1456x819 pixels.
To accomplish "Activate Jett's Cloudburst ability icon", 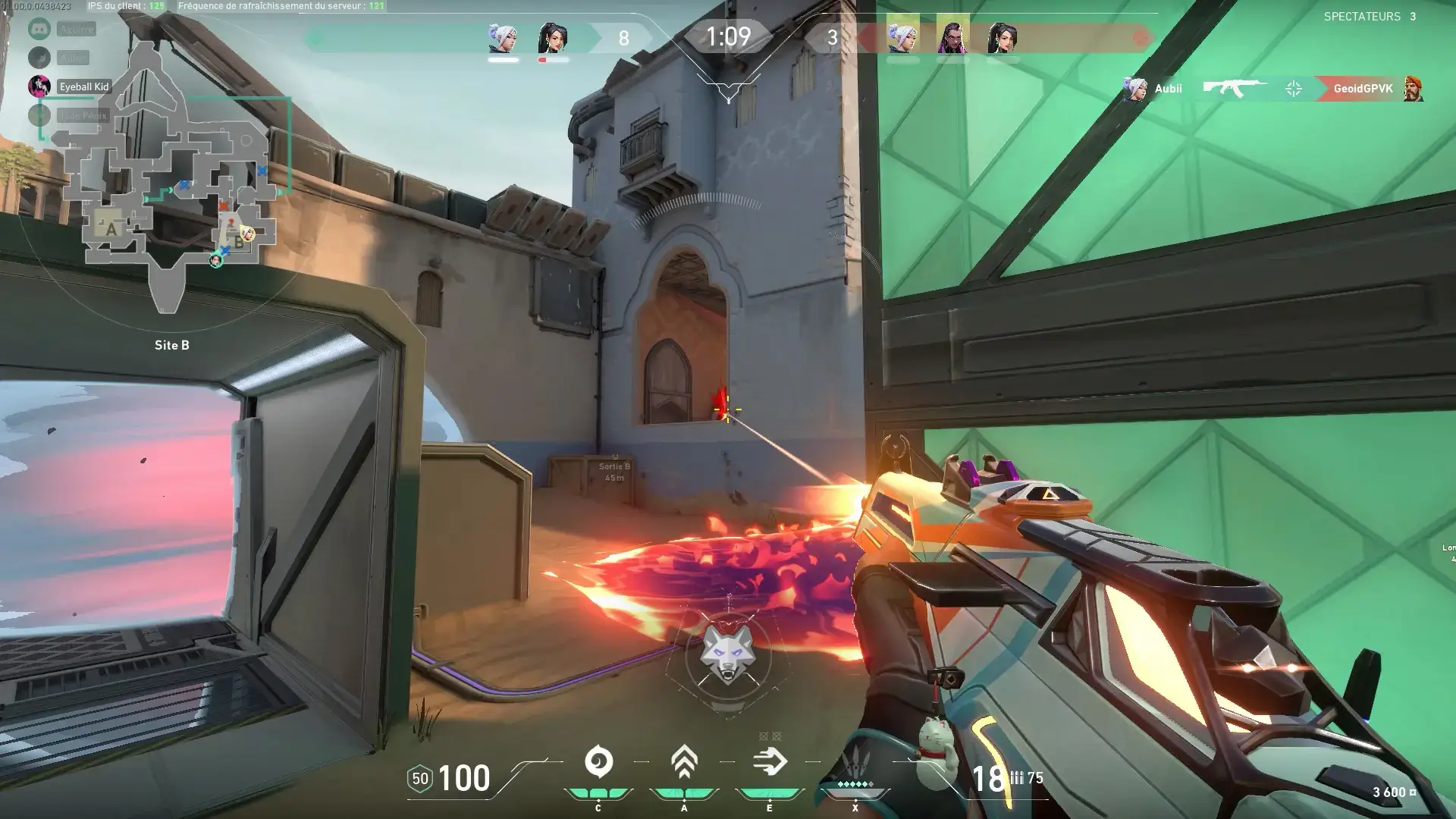I will click(x=598, y=762).
